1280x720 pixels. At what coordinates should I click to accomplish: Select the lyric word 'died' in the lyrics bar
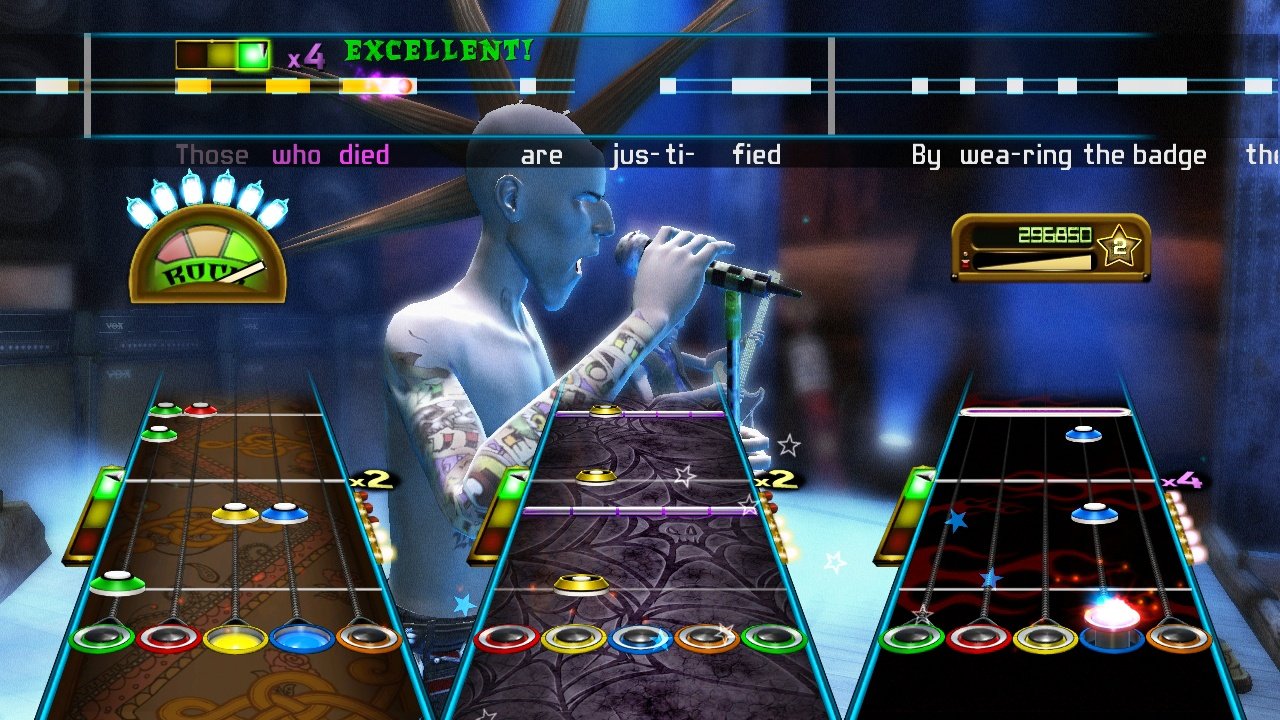(363, 154)
